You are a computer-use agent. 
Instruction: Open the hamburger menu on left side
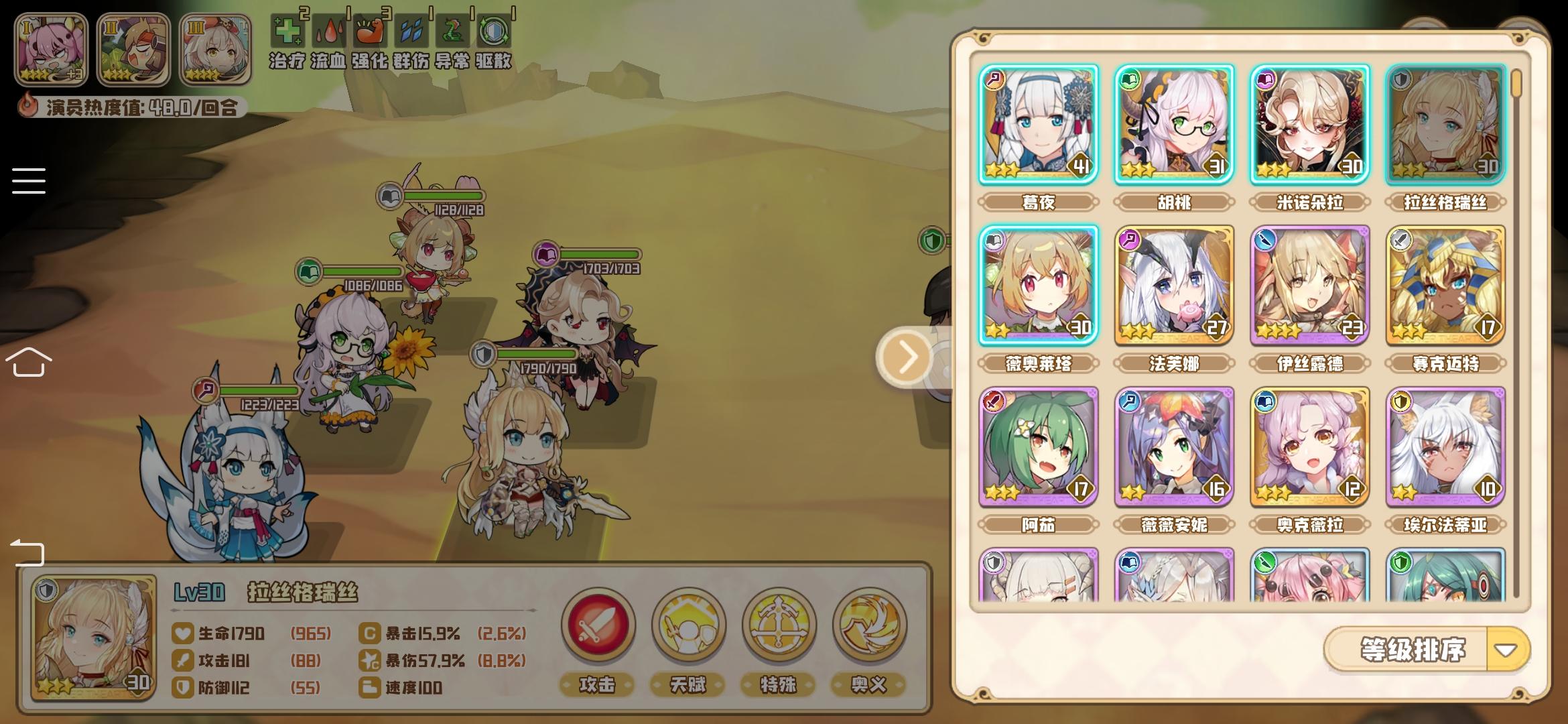[28, 180]
